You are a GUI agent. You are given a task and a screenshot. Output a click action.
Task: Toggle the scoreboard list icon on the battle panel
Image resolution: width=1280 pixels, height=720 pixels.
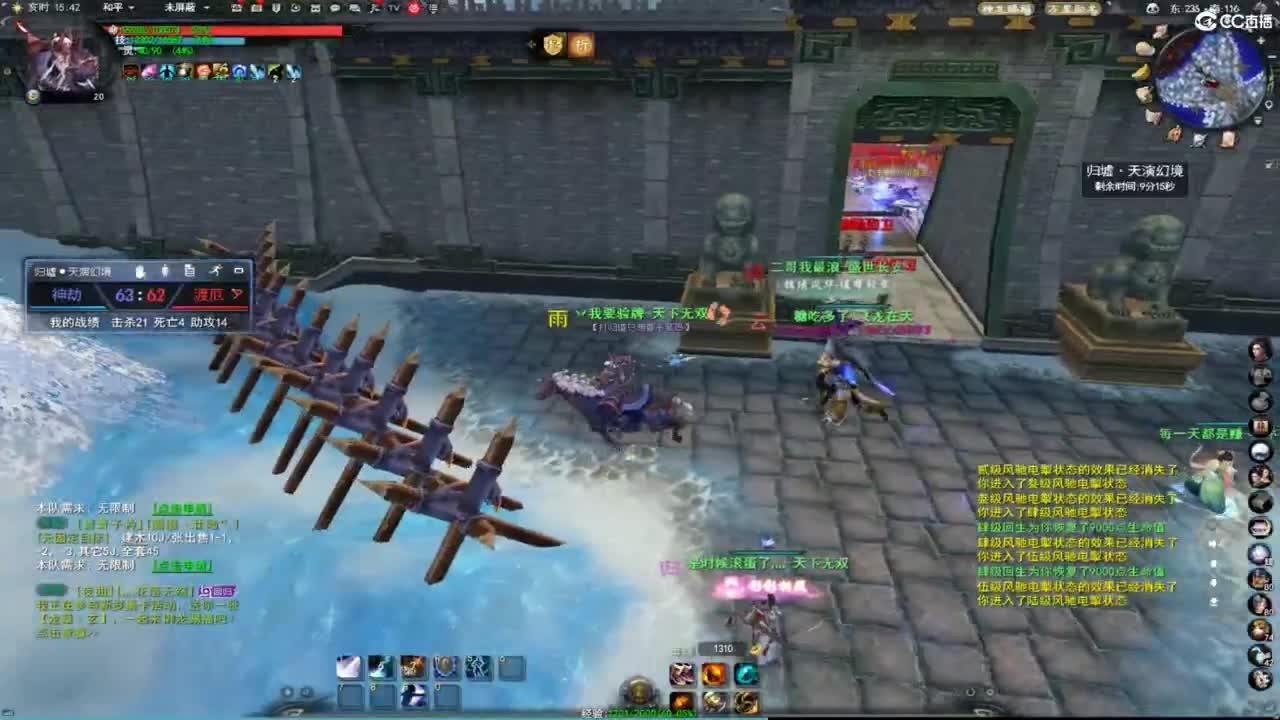190,271
